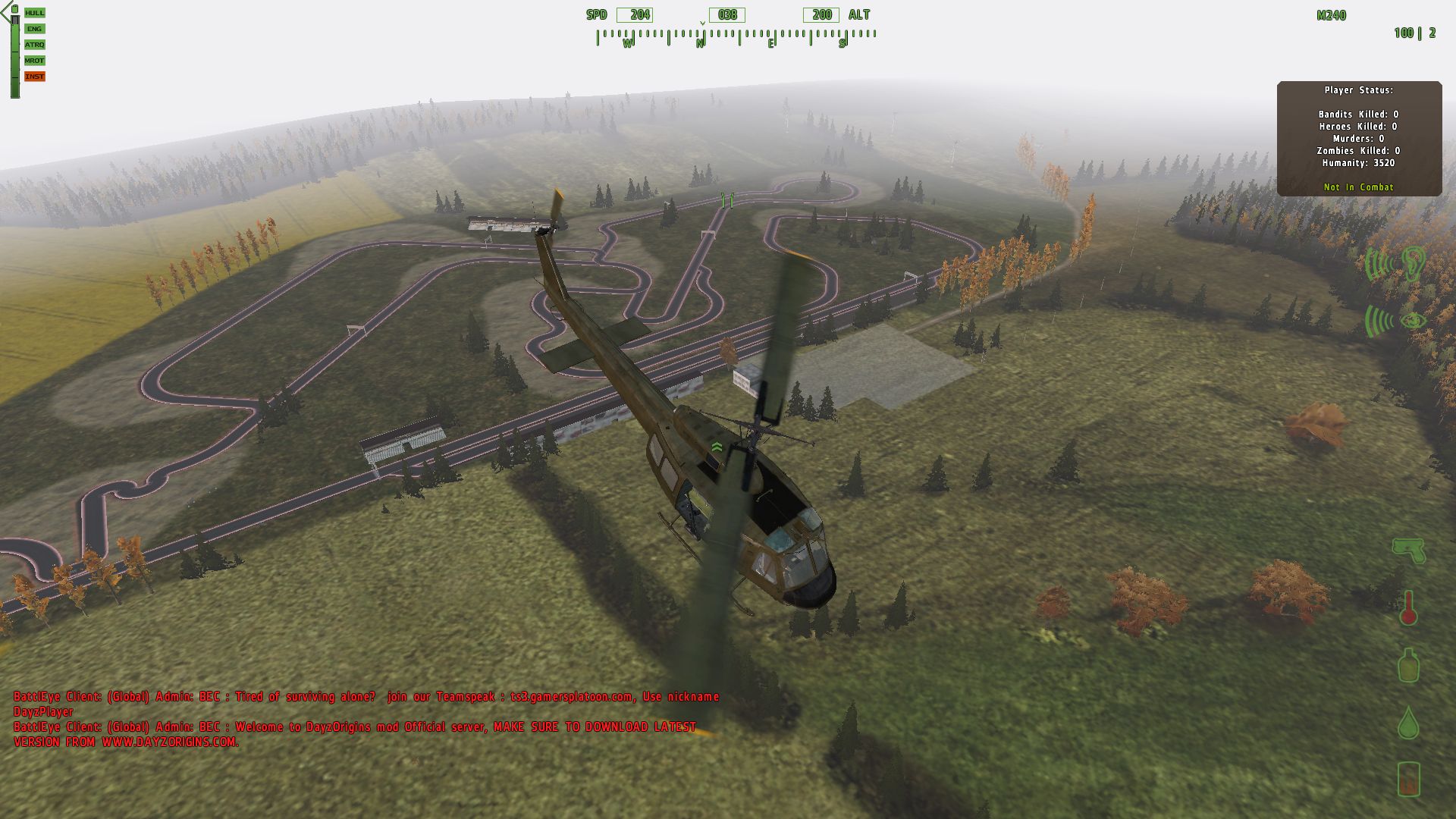Click the M240 weapon name label

[x=1331, y=15]
